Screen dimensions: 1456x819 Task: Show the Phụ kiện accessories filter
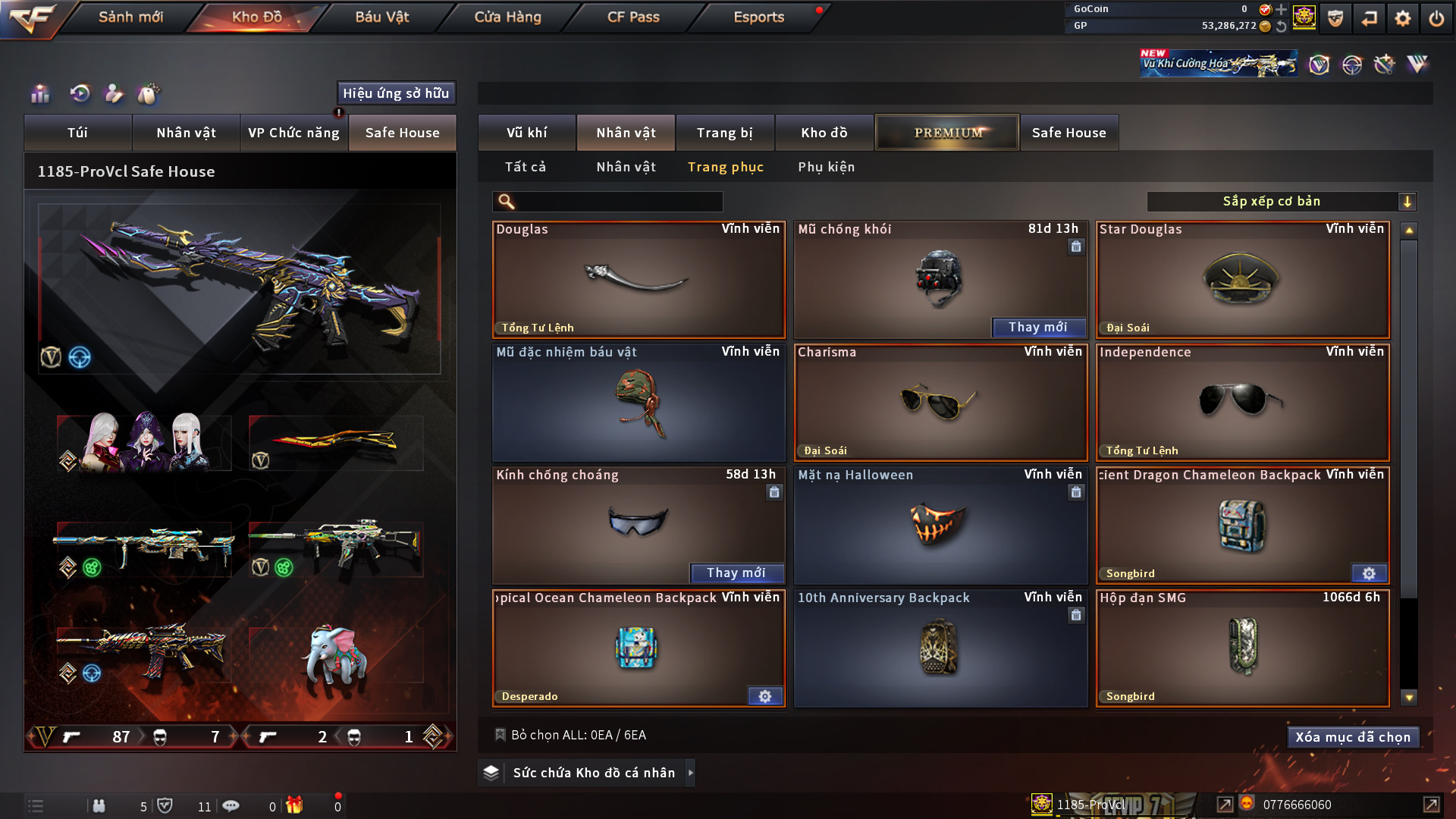coord(826,167)
